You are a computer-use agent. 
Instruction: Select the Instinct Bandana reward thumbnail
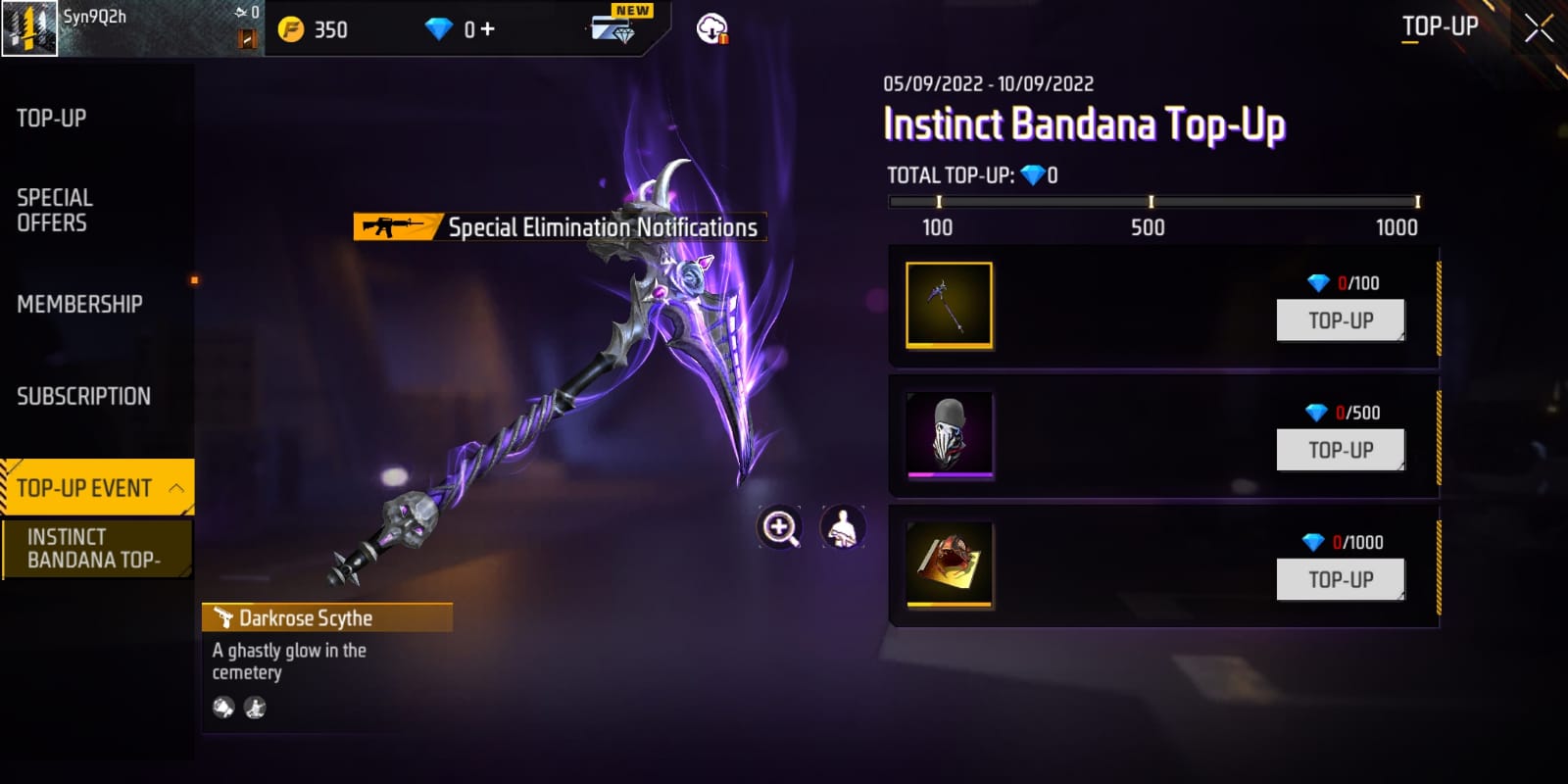click(949, 434)
